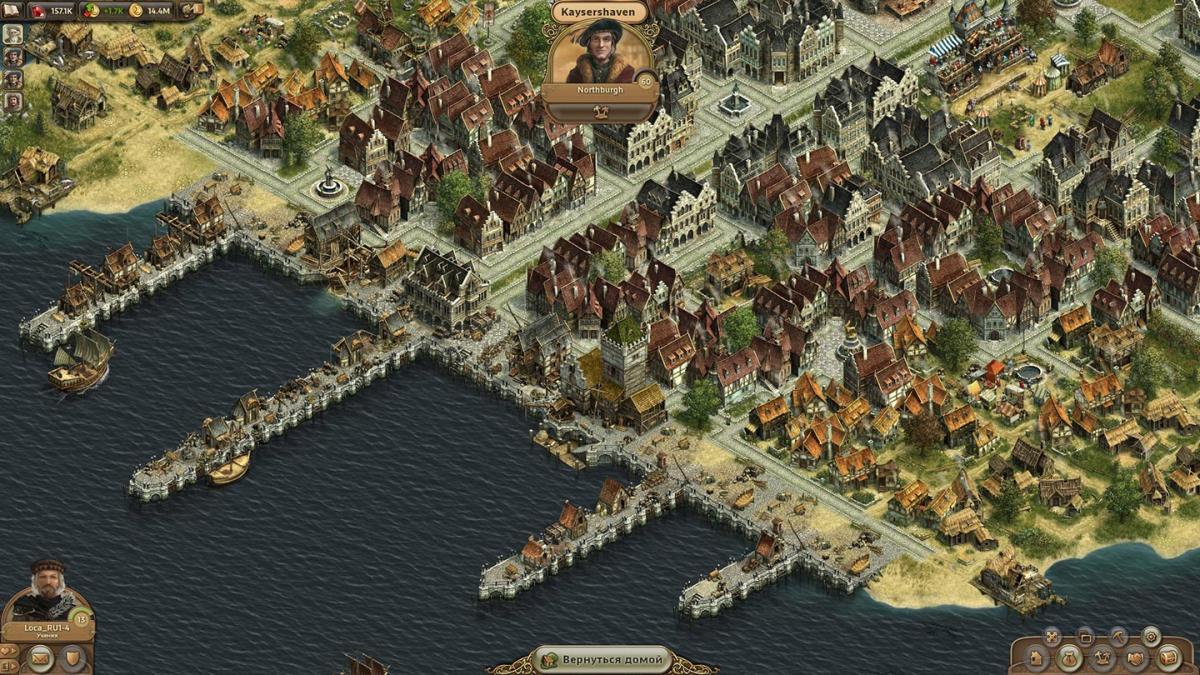Open the house building menu
Image resolution: width=1200 pixels, height=675 pixels.
pos(1036,659)
